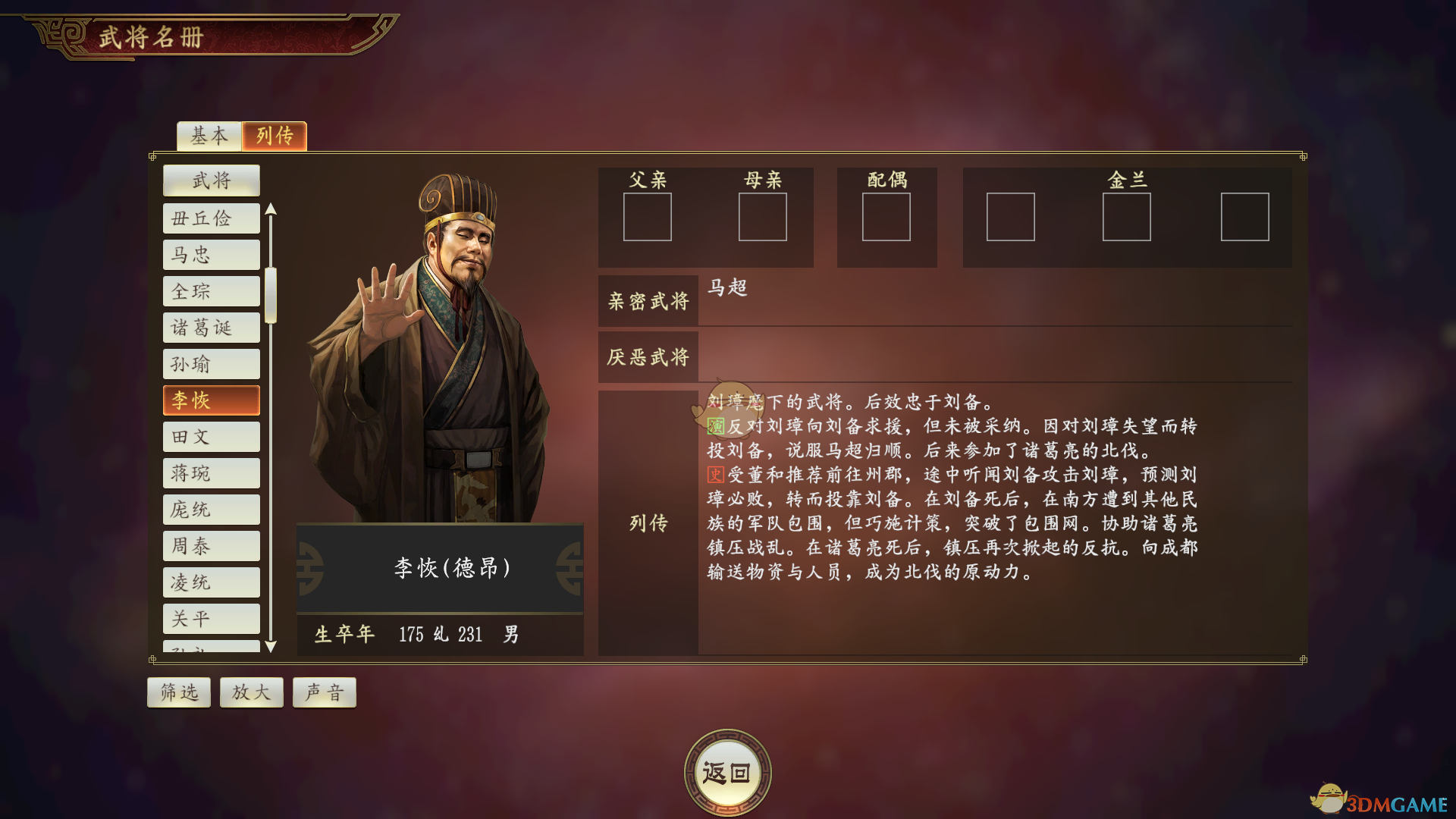The image size is (1456, 819).
Task: Select 马忠 in the general list
Action: 211,254
